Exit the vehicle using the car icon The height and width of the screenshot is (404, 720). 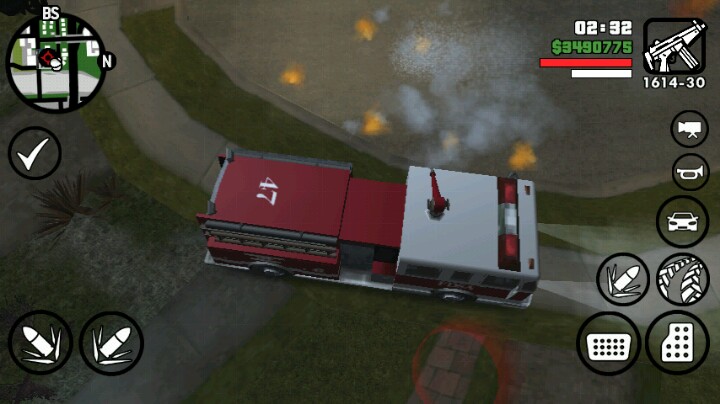point(682,221)
